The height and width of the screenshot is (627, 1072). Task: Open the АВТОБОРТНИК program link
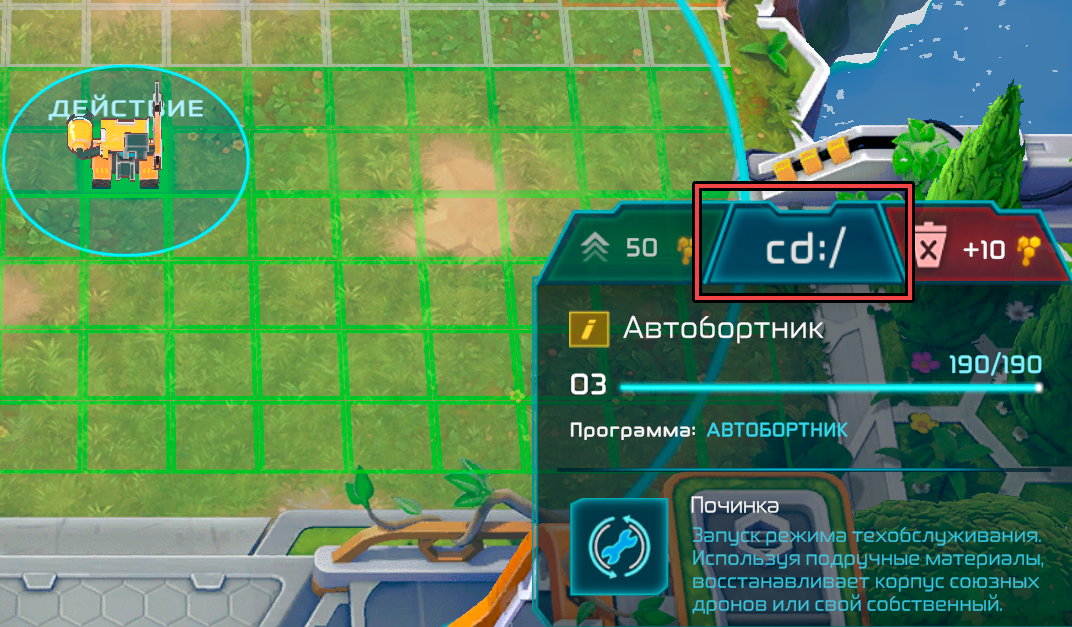pos(777,430)
